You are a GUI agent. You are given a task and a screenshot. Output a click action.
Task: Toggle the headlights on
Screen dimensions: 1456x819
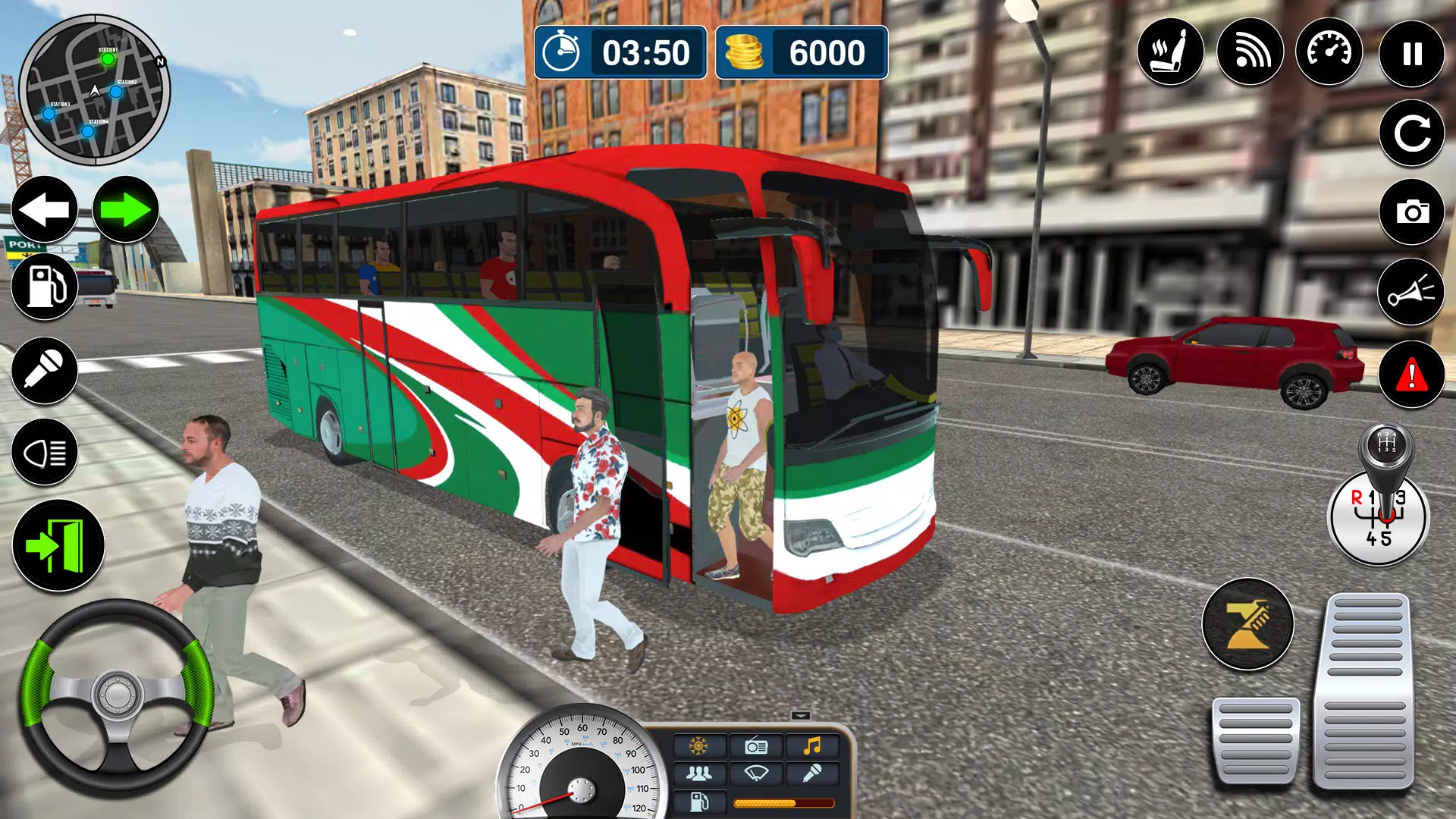click(44, 450)
